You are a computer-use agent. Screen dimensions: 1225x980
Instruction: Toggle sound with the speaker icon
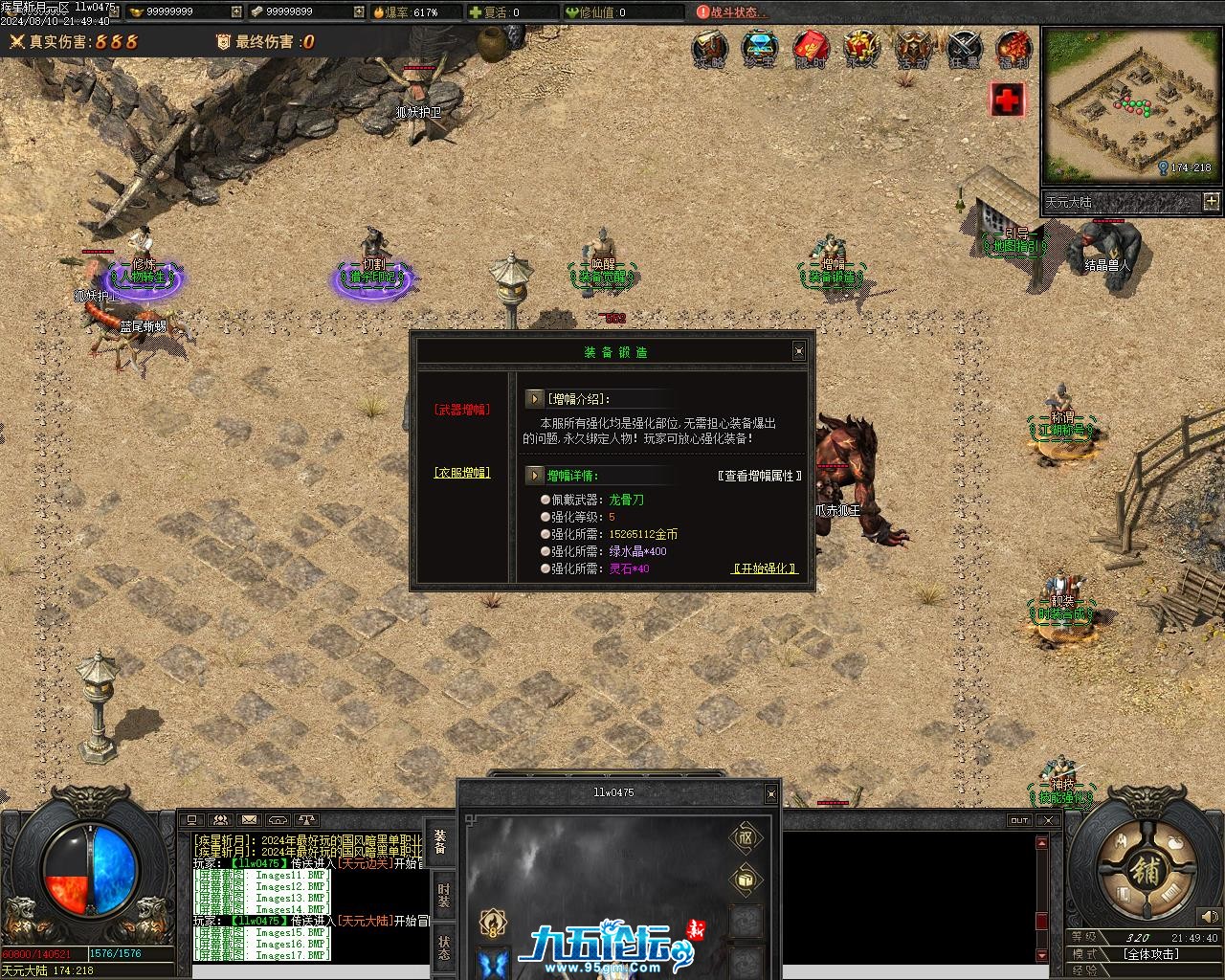tap(1210, 917)
